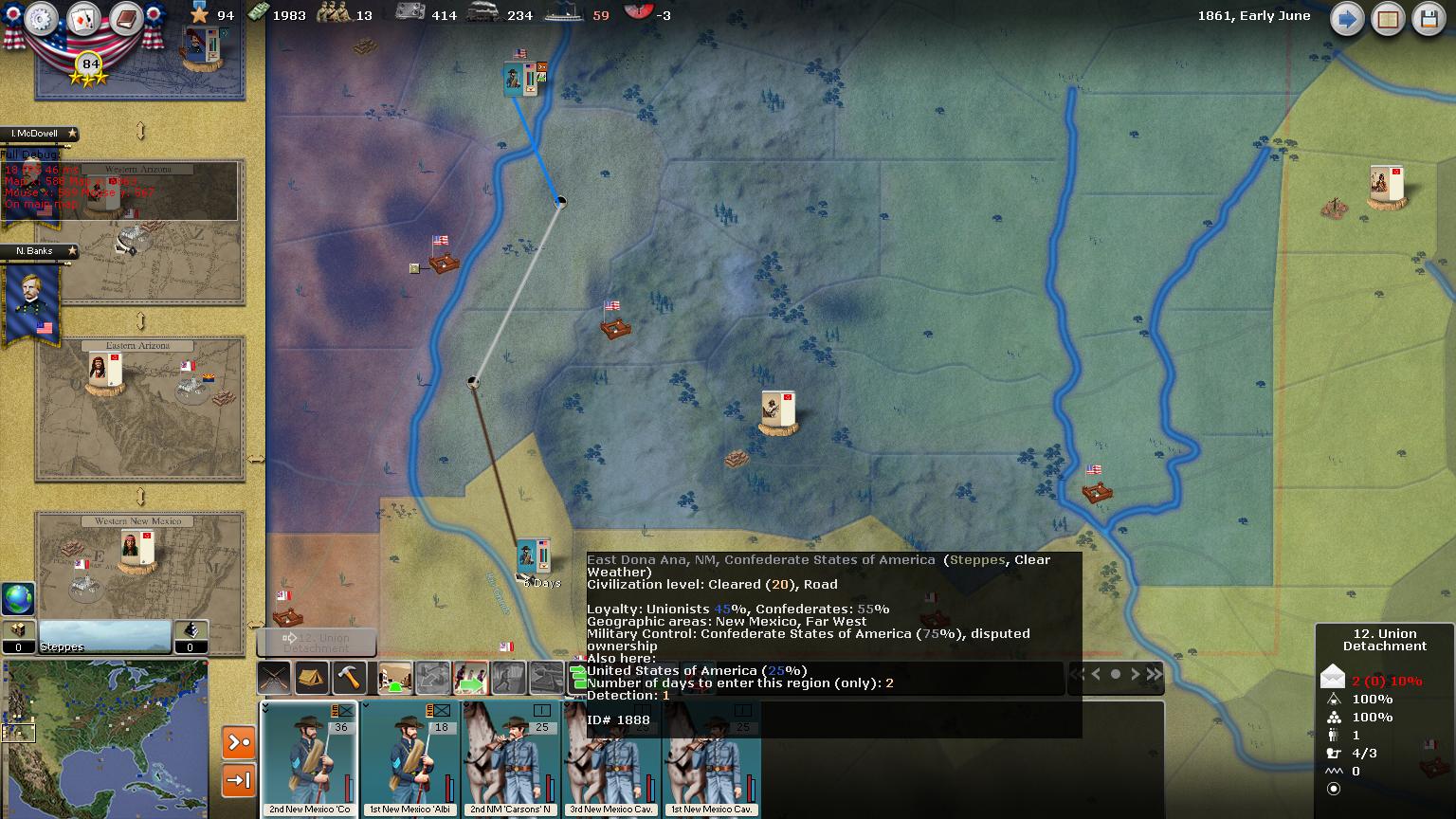Click the orange arrow-to-bar button
The image size is (1456, 819).
click(238, 780)
